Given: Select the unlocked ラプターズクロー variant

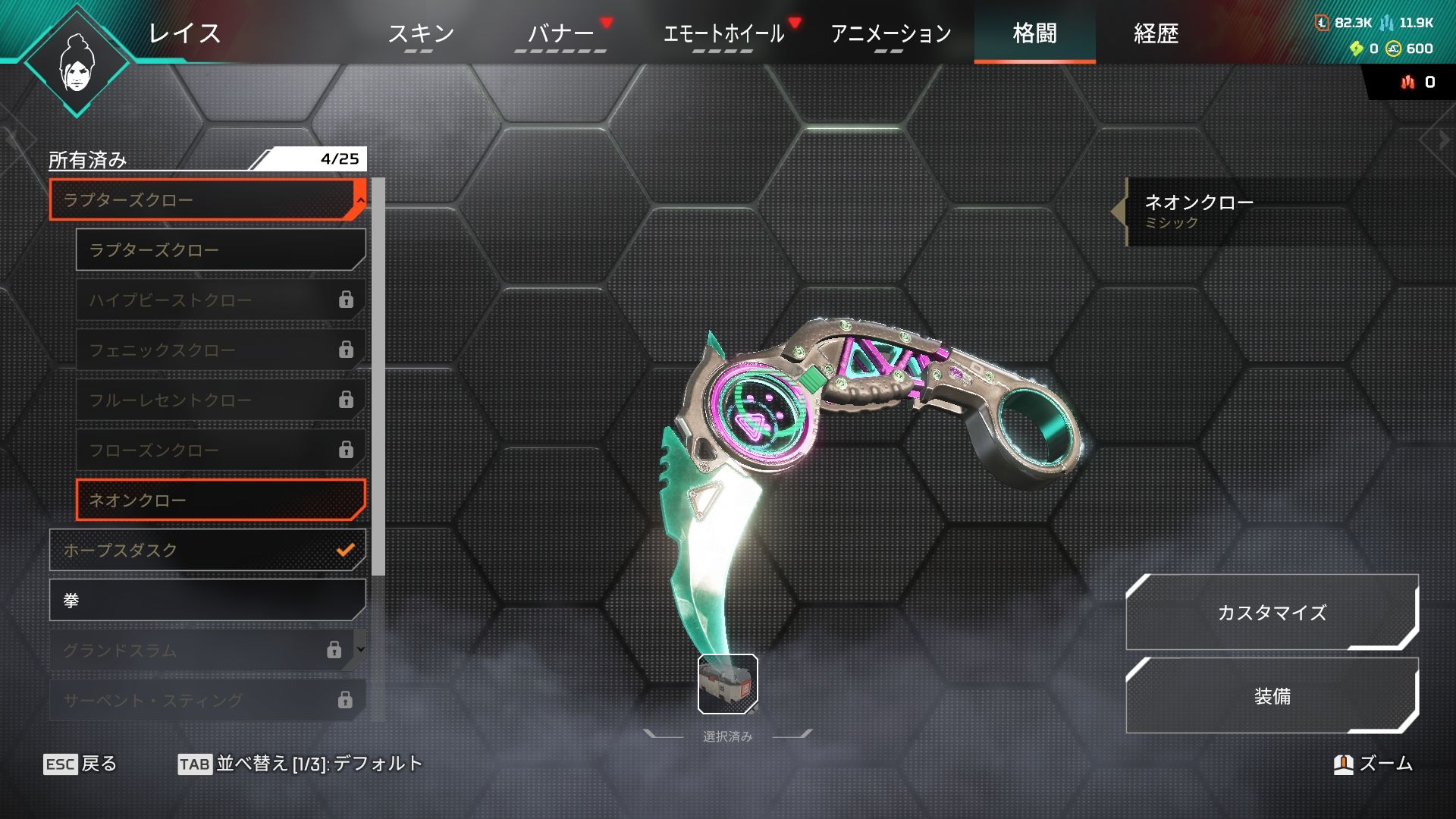Looking at the screenshot, I should click(220, 250).
